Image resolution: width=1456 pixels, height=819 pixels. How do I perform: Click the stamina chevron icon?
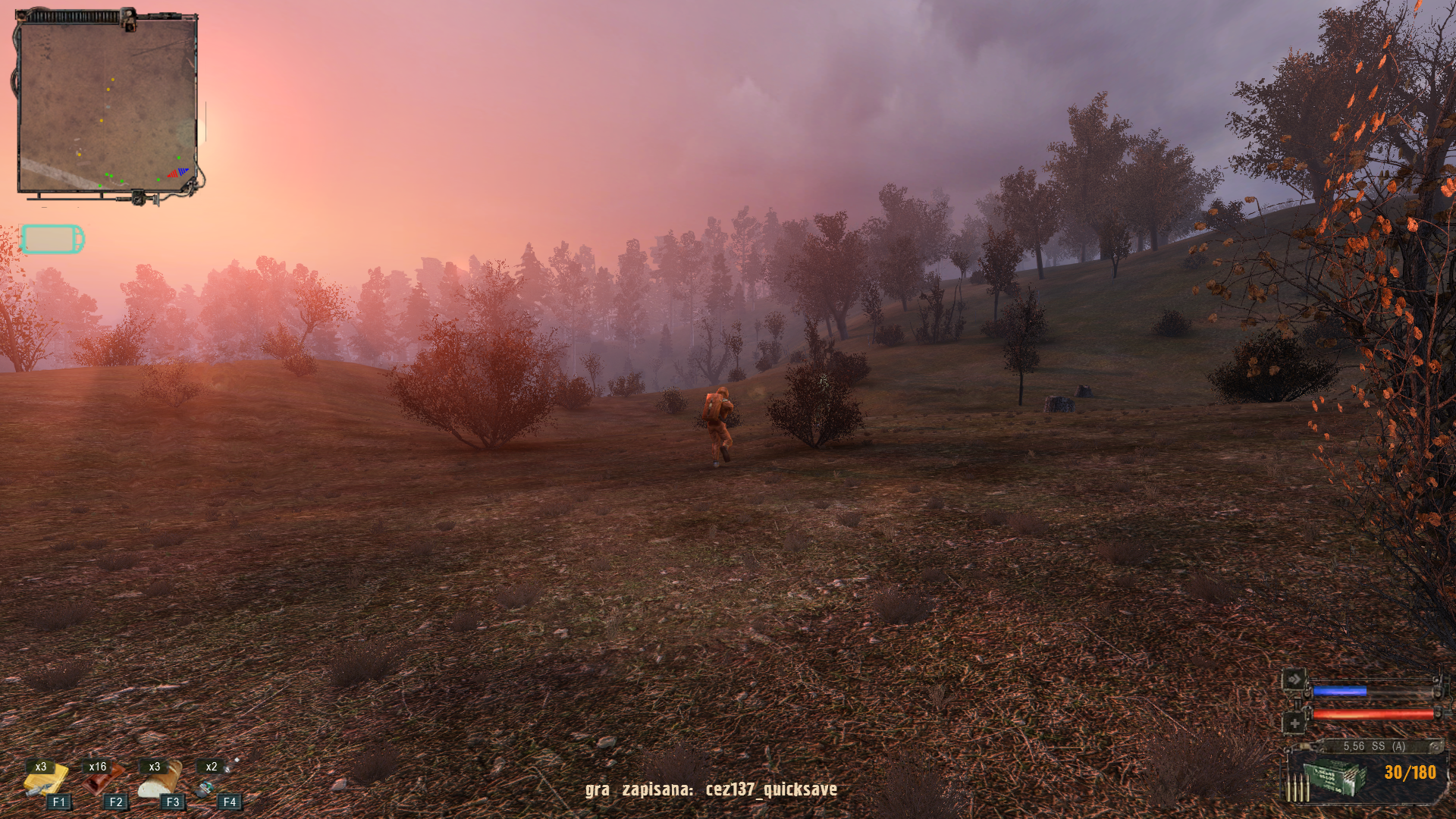(x=1294, y=679)
